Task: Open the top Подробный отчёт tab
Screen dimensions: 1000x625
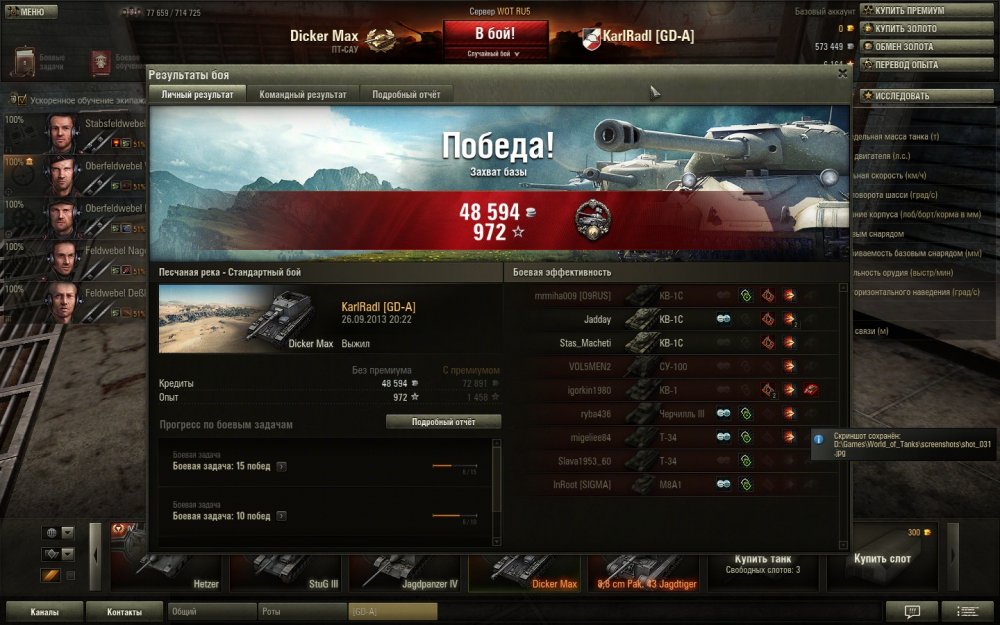Action: [x=406, y=94]
